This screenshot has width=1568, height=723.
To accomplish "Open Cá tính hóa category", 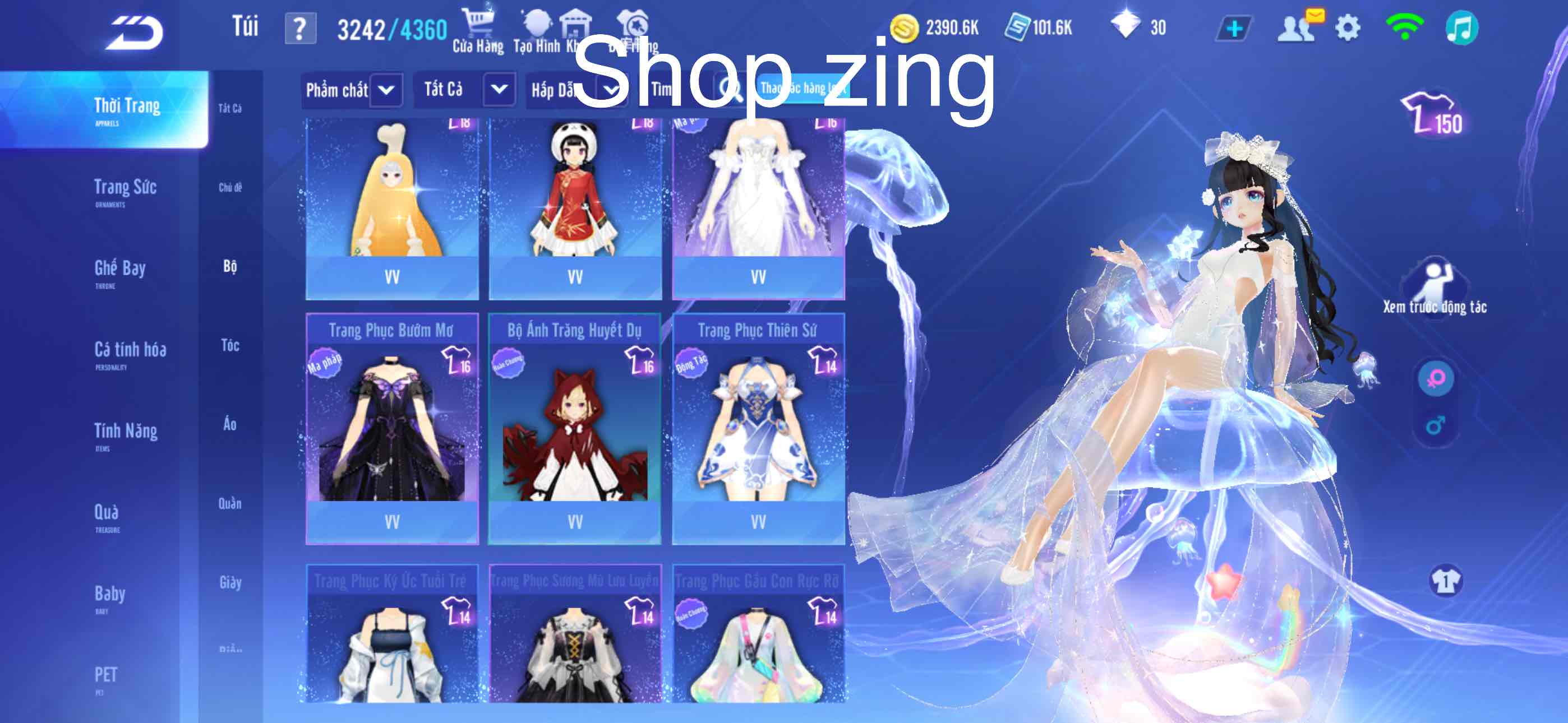I will coord(130,353).
